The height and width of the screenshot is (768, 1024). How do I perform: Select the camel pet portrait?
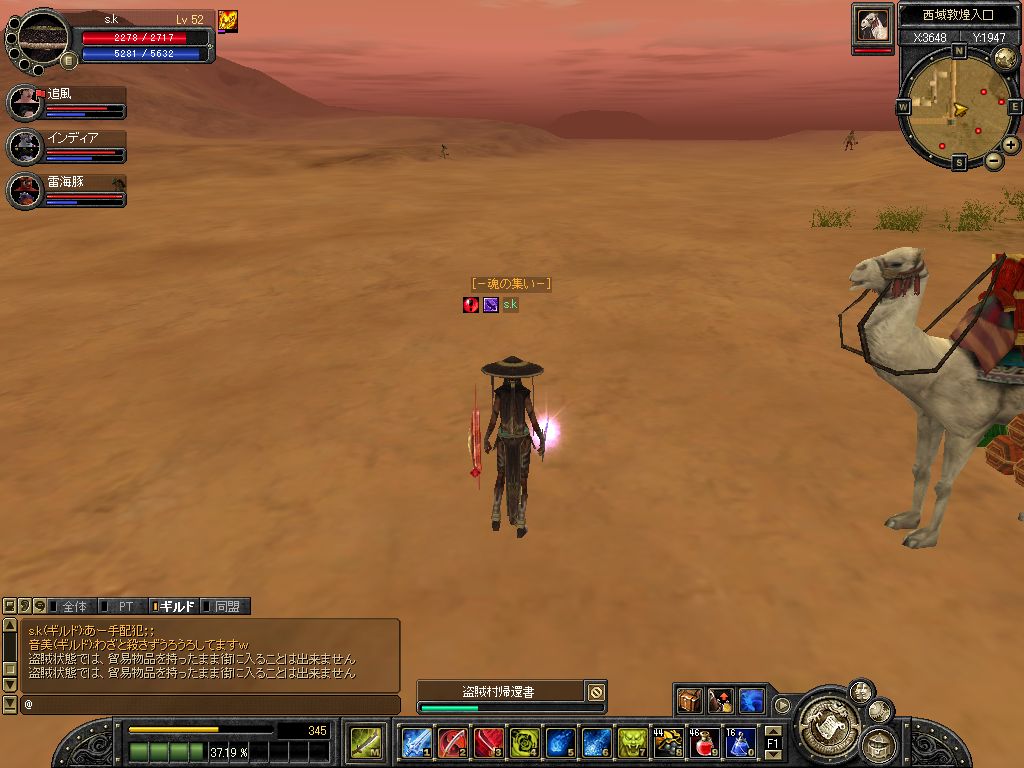tap(873, 24)
